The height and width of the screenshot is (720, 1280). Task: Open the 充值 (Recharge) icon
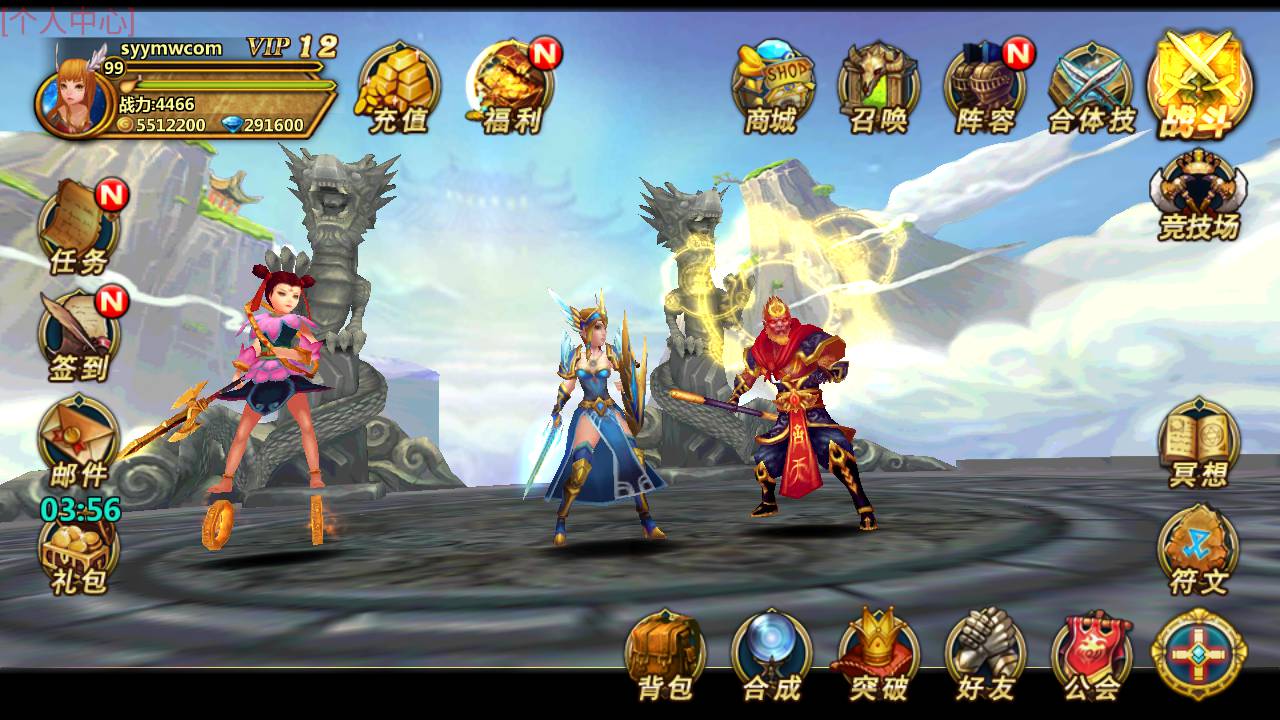pyautogui.click(x=397, y=85)
